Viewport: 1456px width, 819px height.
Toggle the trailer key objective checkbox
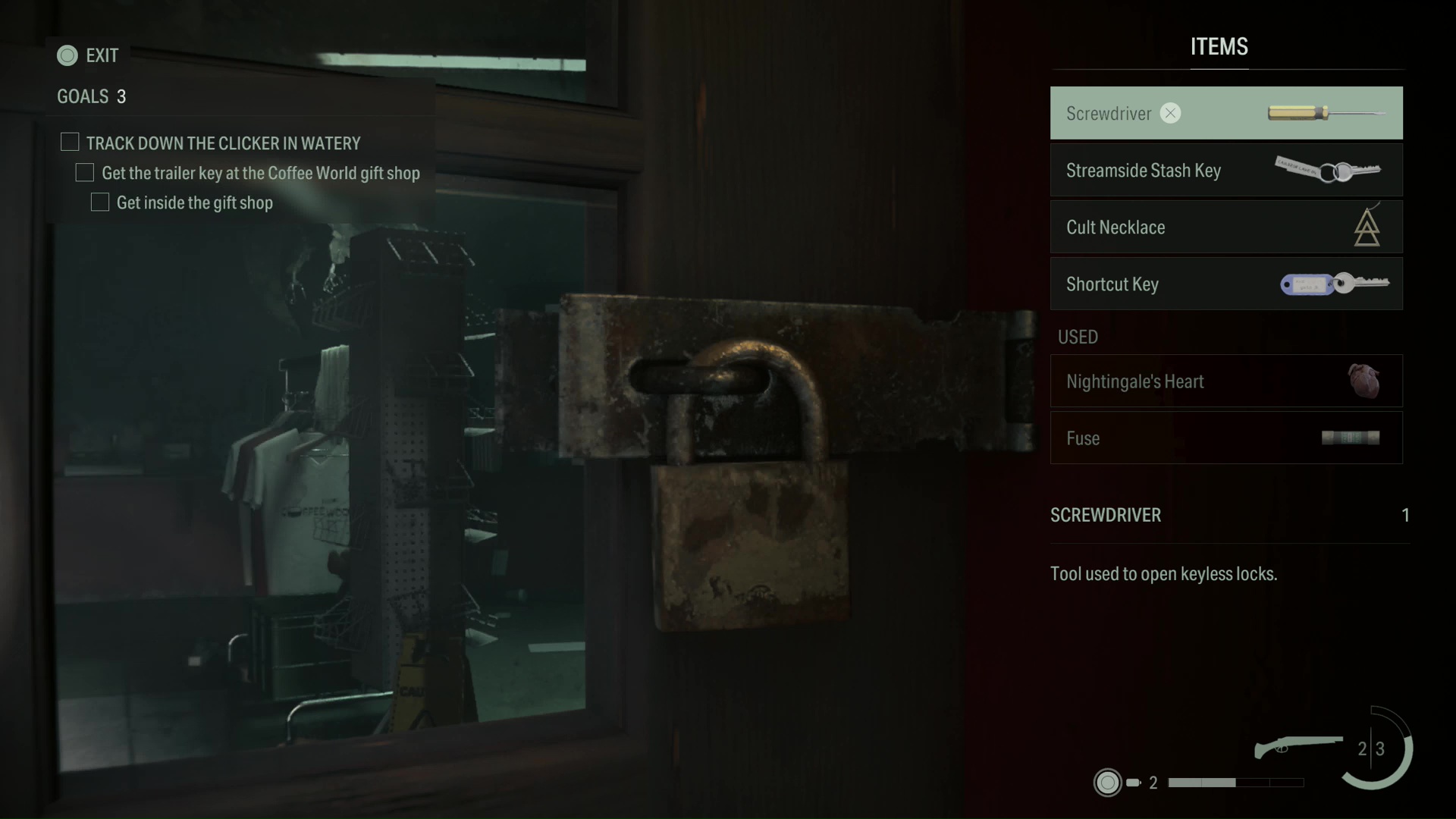click(85, 172)
